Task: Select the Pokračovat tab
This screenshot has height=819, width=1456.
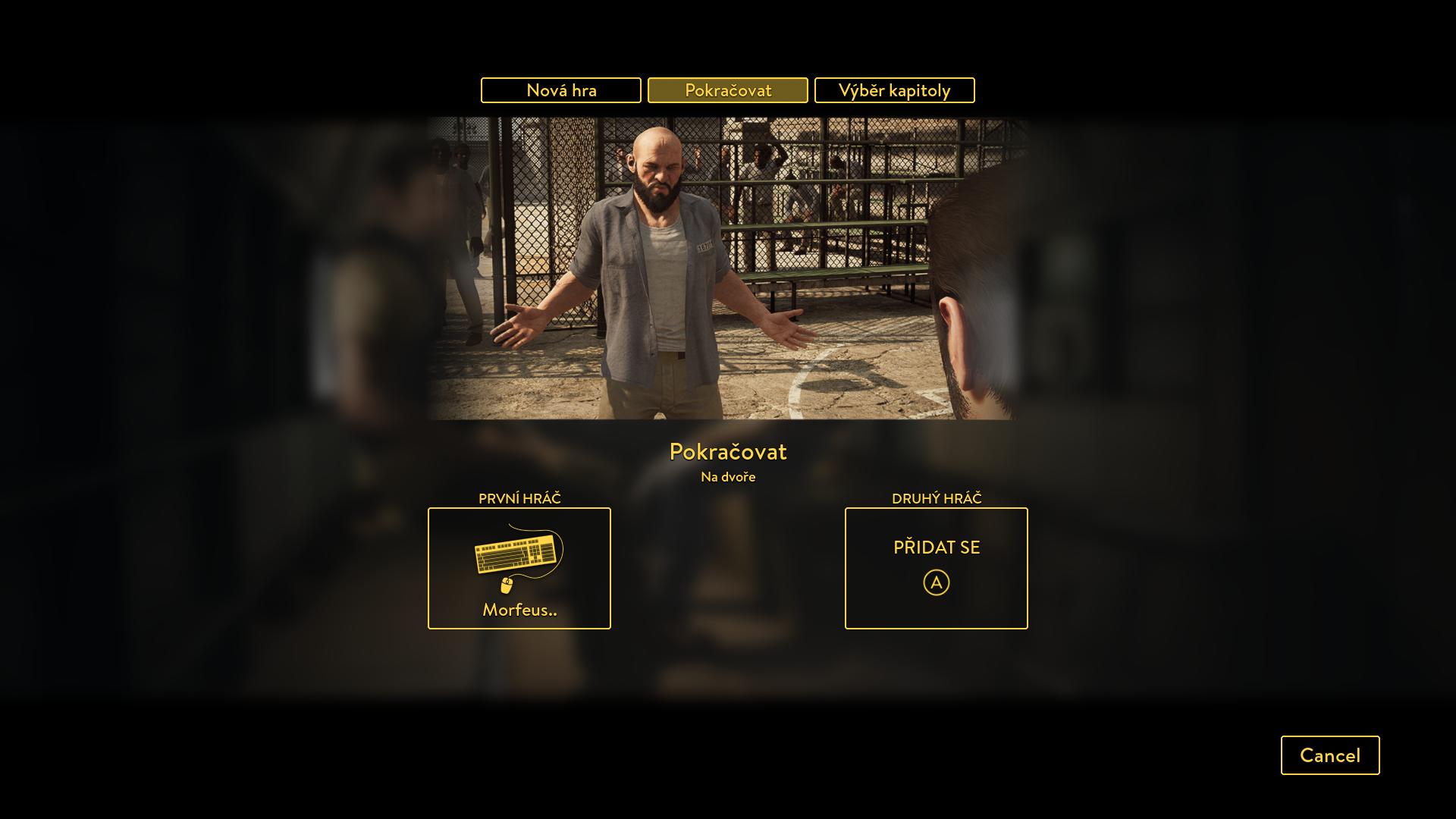Action: click(728, 90)
